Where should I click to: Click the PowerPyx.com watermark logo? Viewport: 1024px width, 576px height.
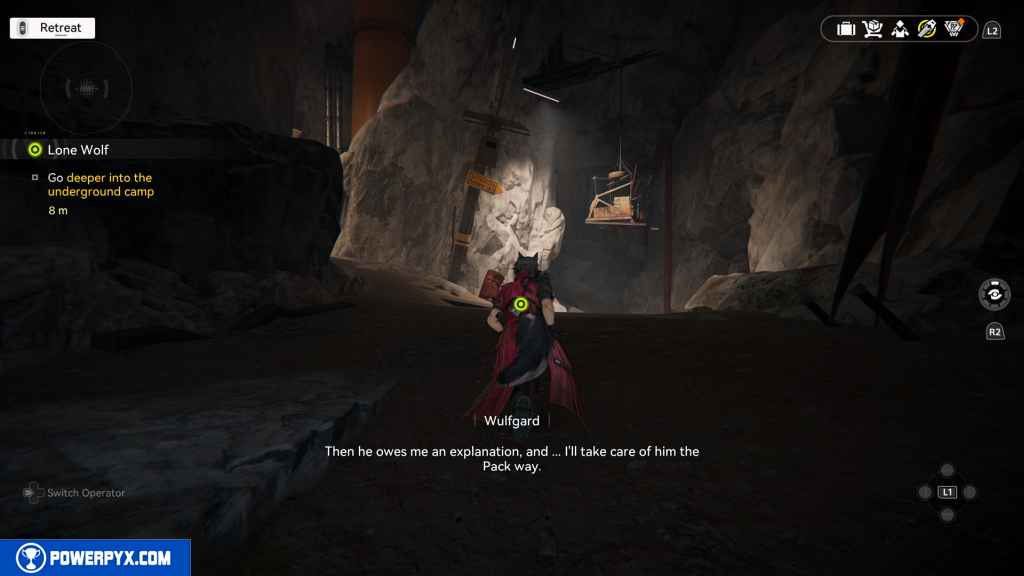coord(95,558)
